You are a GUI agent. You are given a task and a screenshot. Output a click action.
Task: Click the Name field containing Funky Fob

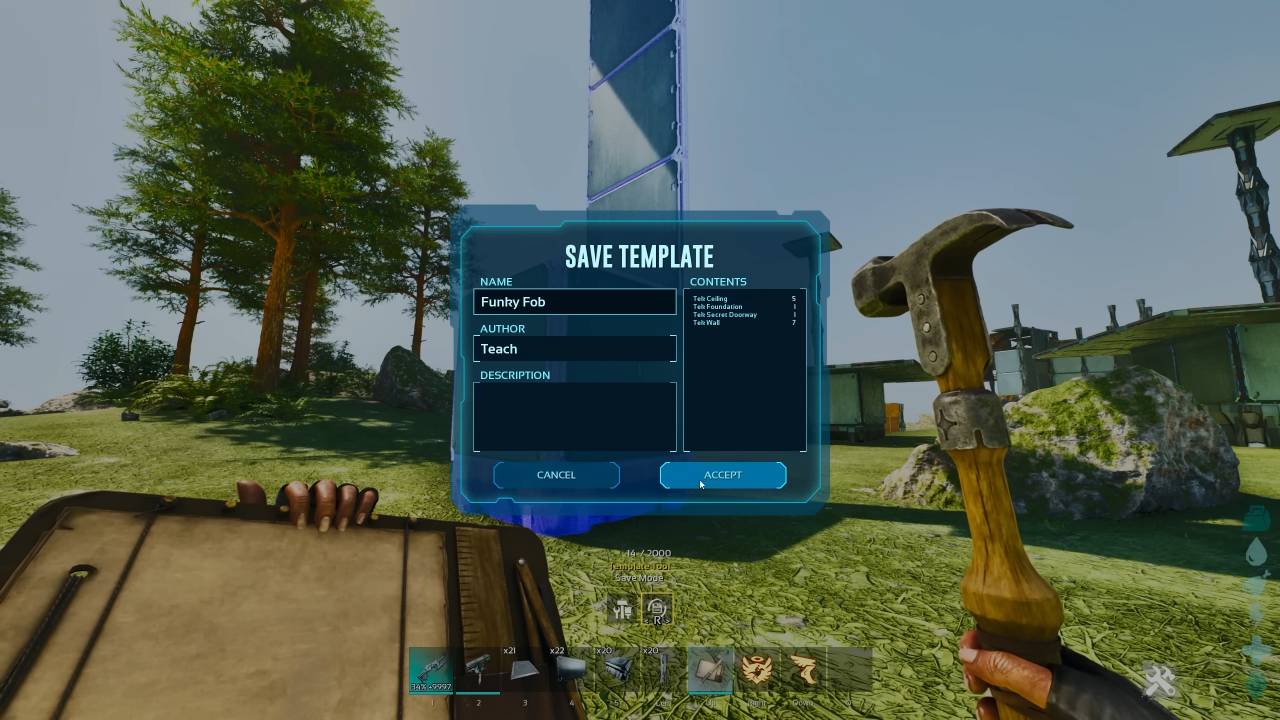click(x=574, y=302)
